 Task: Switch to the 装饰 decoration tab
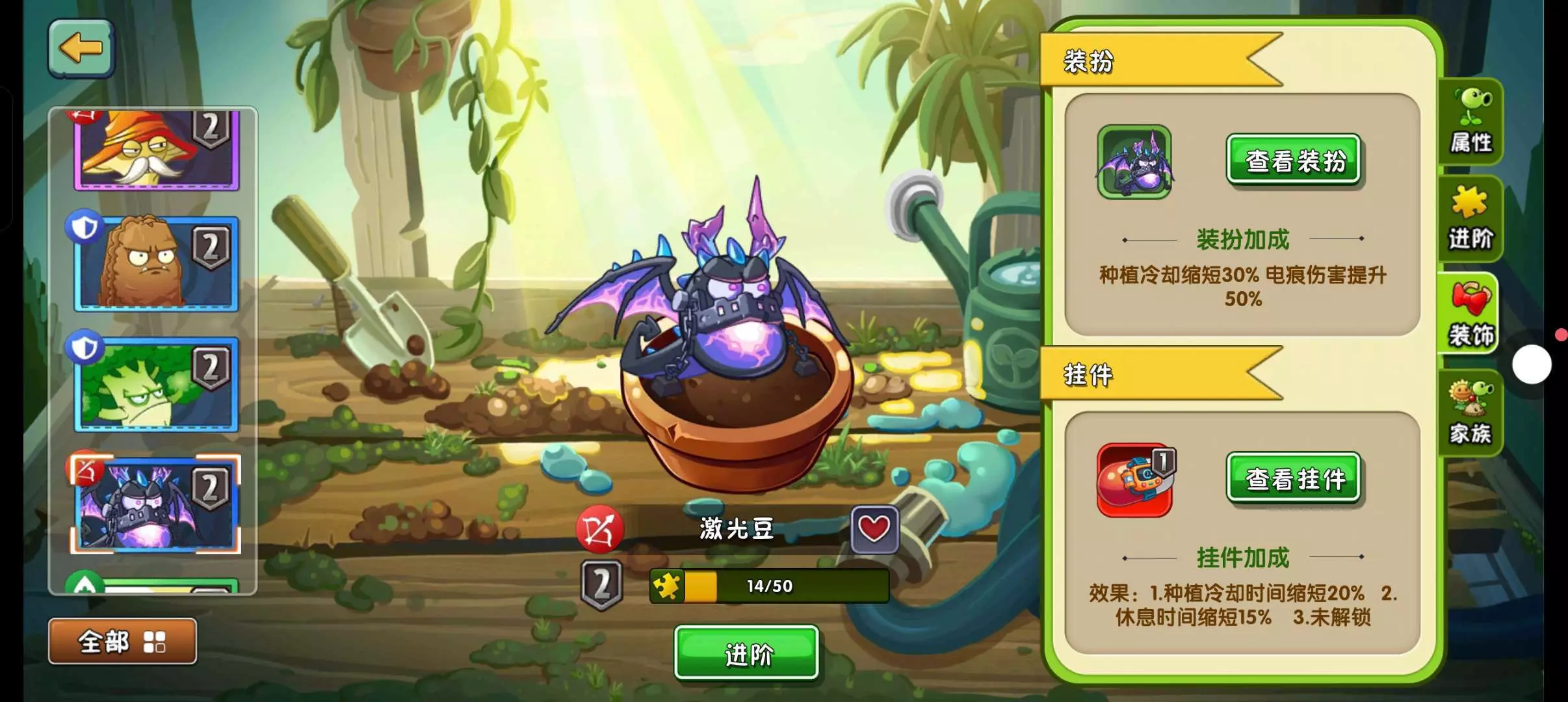tap(1470, 315)
